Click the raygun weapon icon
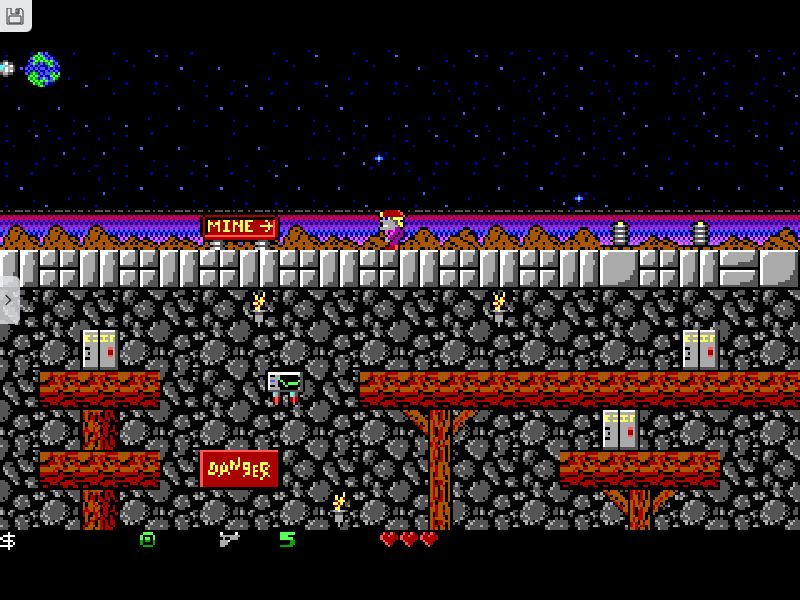This screenshot has height=600, width=800. pyautogui.click(x=229, y=540)
